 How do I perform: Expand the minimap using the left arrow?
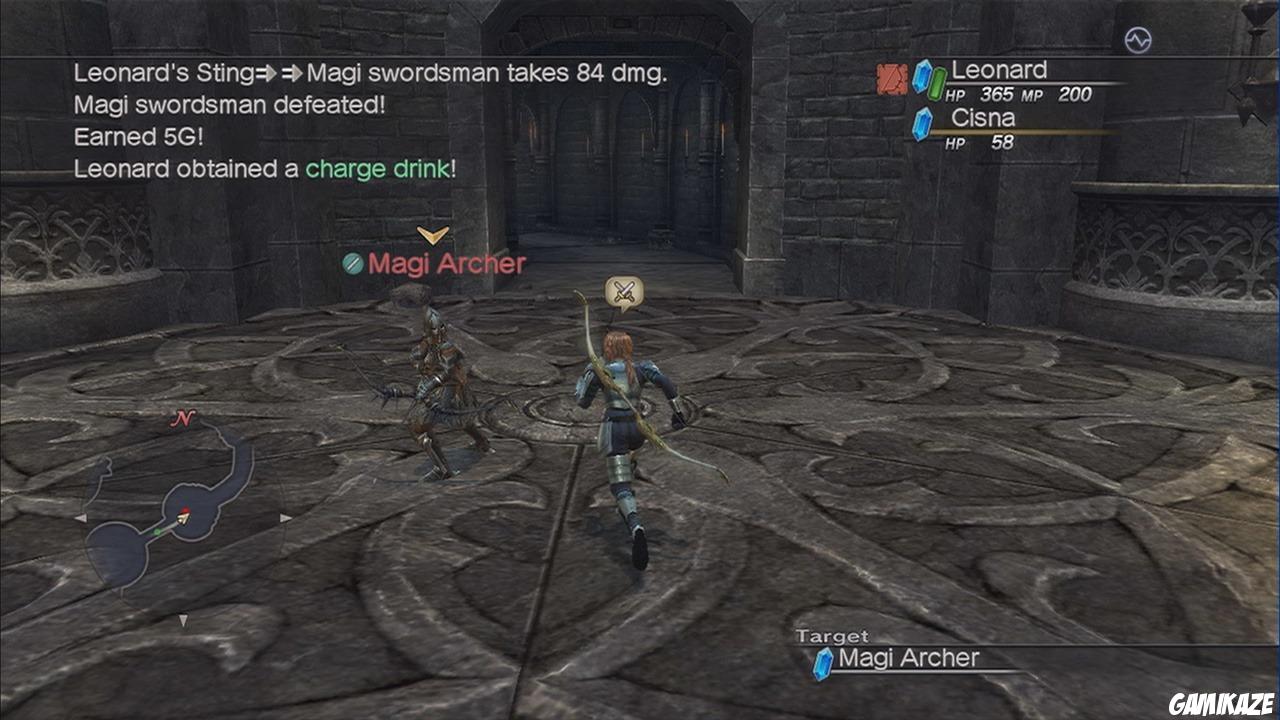82,517
